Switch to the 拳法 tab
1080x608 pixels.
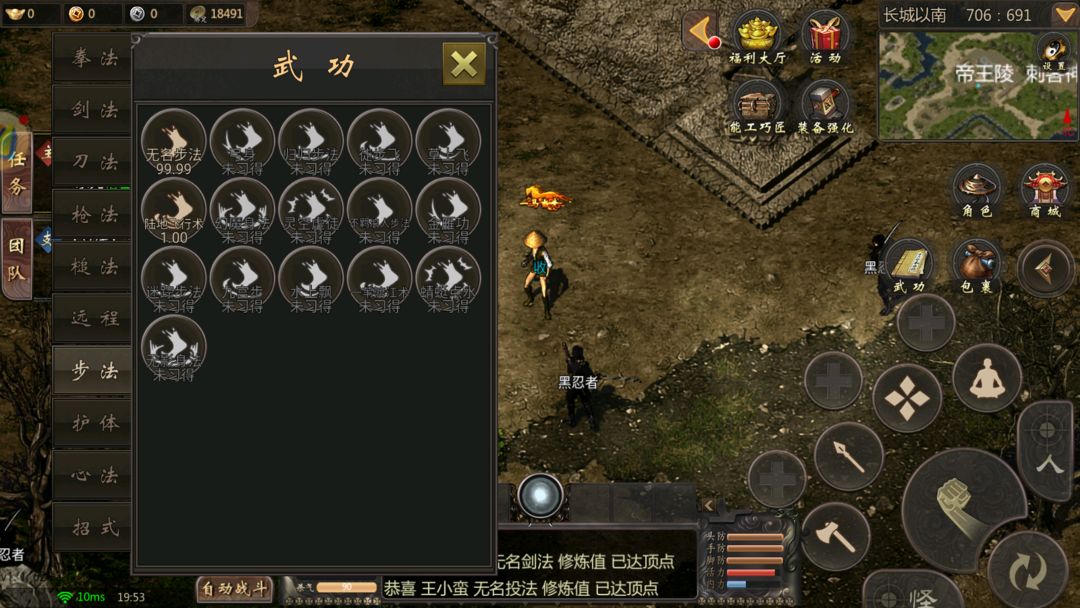click(x=94, y=58)
